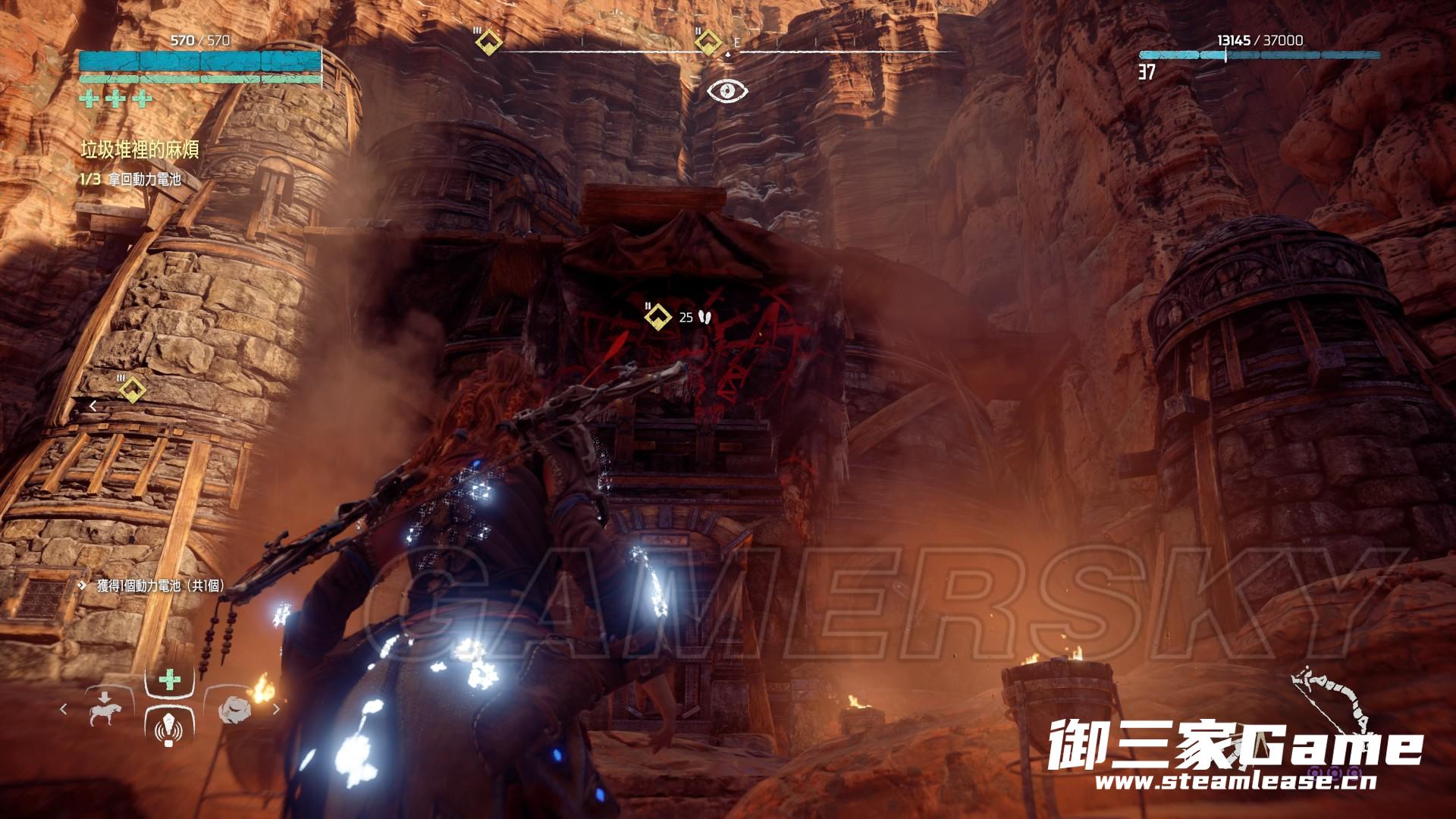Choose the mount dismiss horse icon
The image size is (1456, 819).
tap(104, 710)
